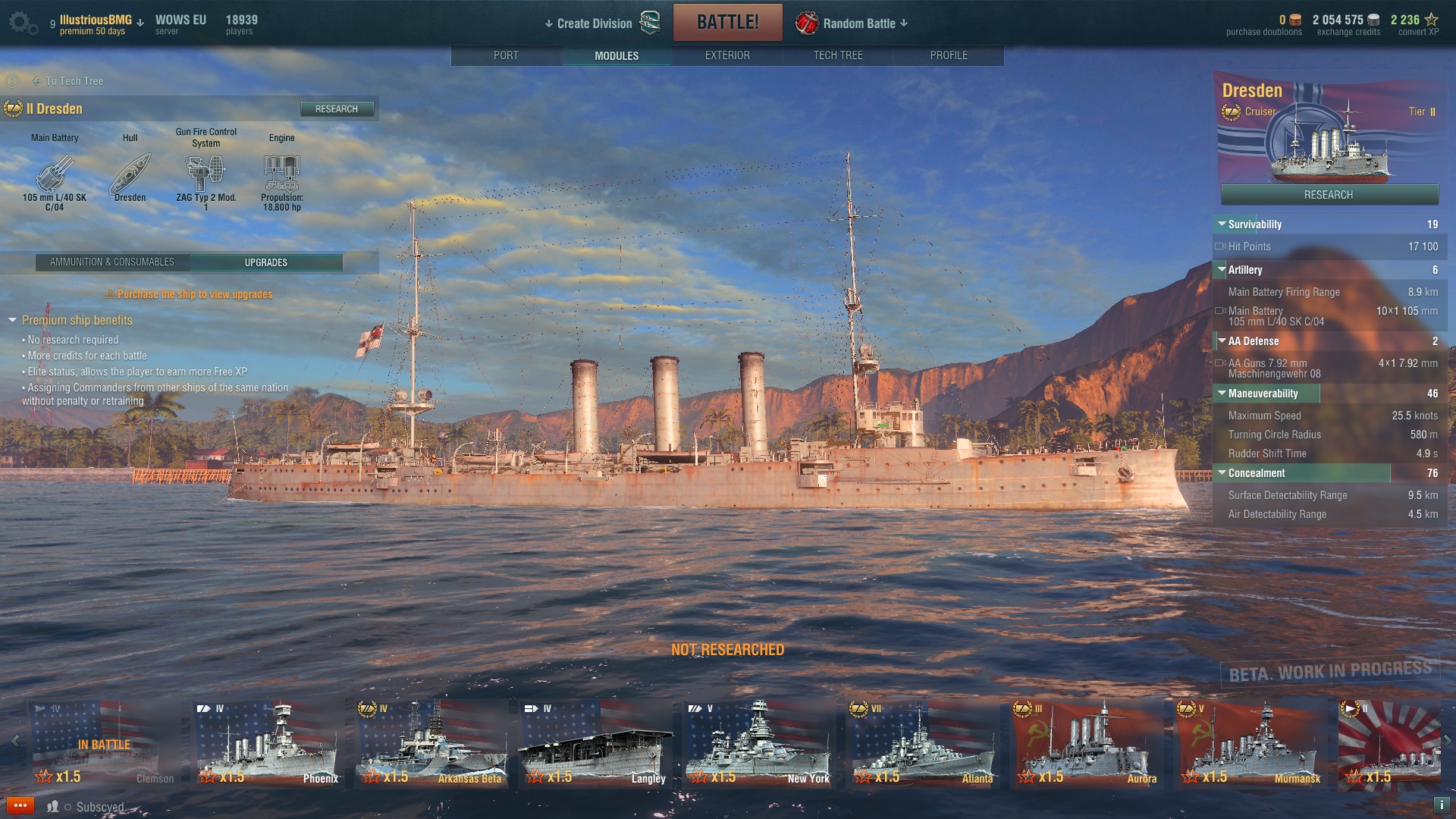
Task: Collapse the Maneuverability stats section
Action: (1222, 394)
